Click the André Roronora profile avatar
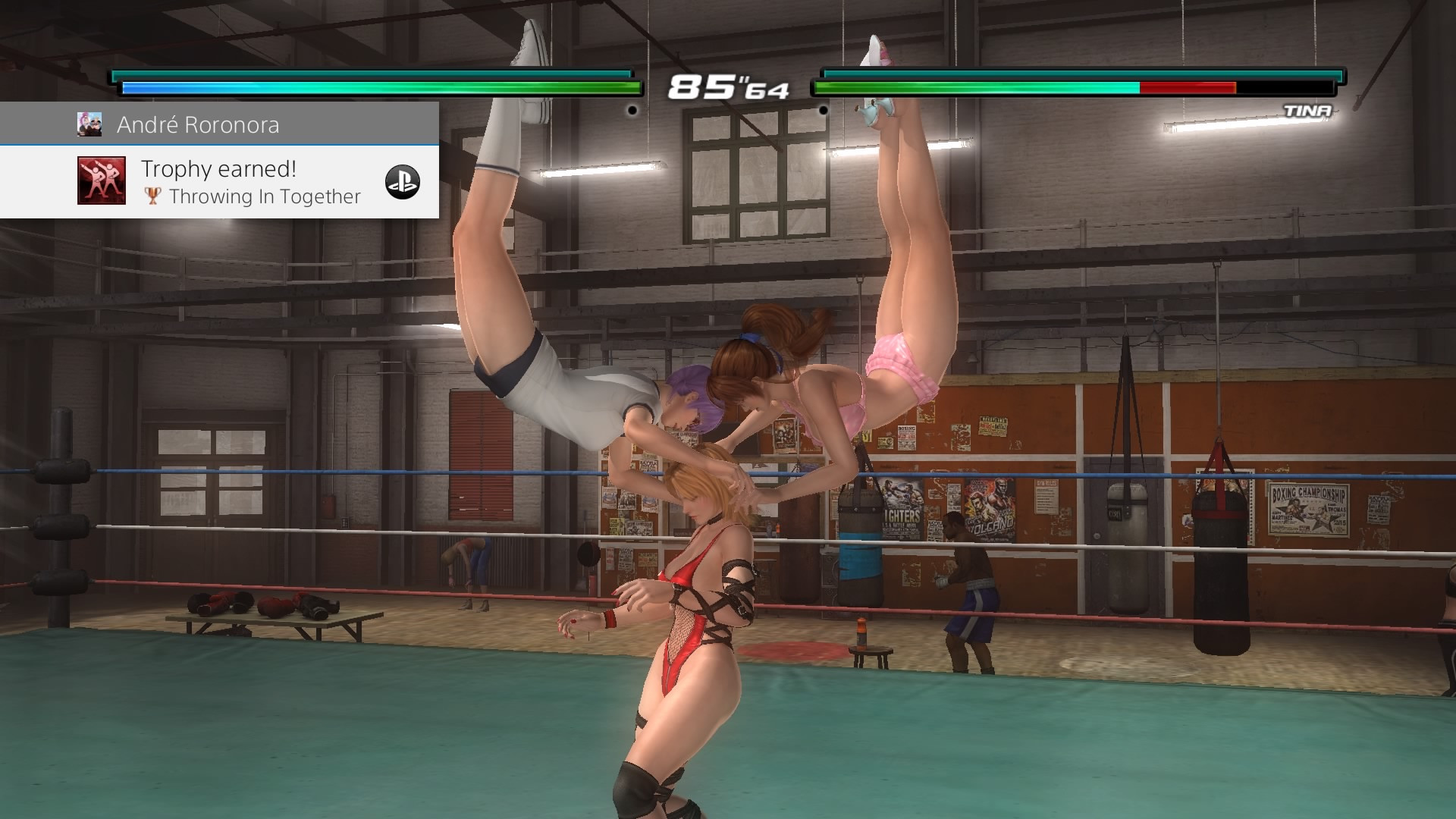The height and width of the screenshot is (819, 1456). [x=89, y=124]
